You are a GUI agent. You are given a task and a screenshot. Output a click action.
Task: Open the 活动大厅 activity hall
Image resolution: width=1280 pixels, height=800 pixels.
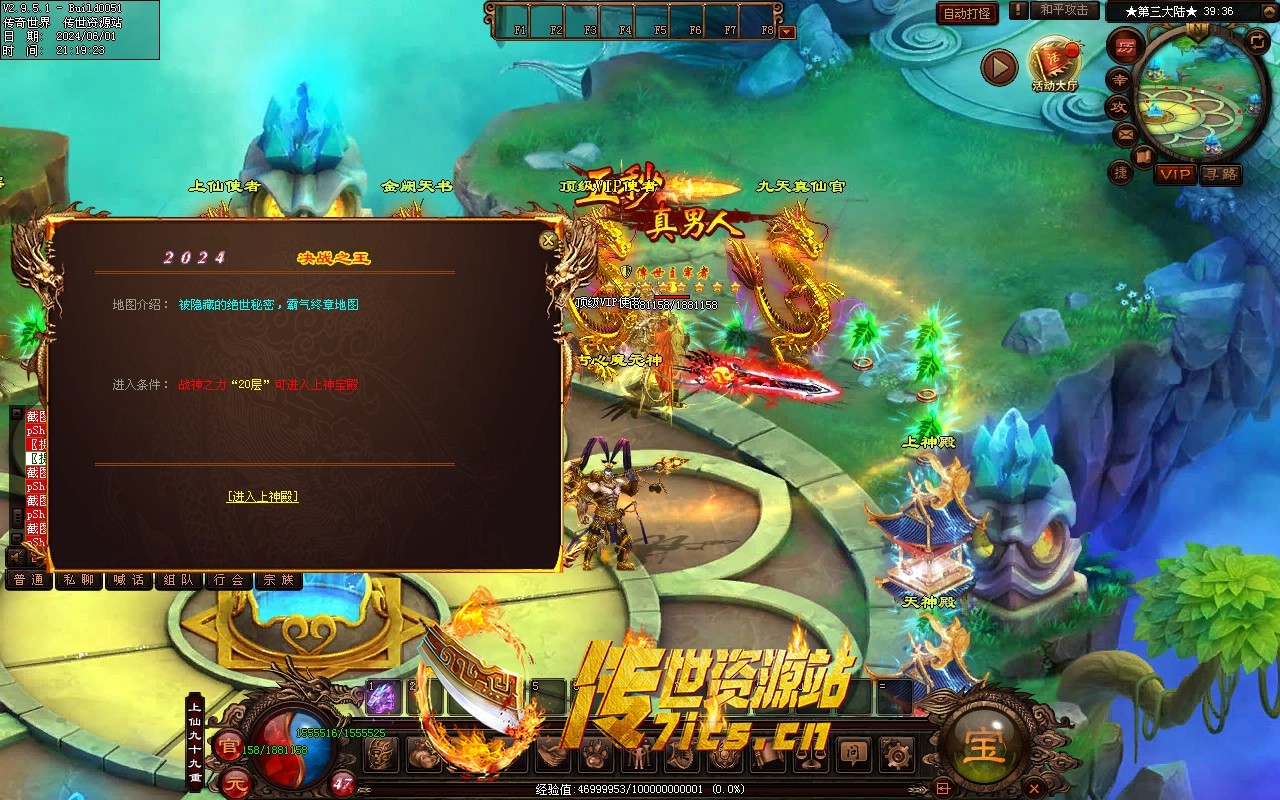[1055, 65]
